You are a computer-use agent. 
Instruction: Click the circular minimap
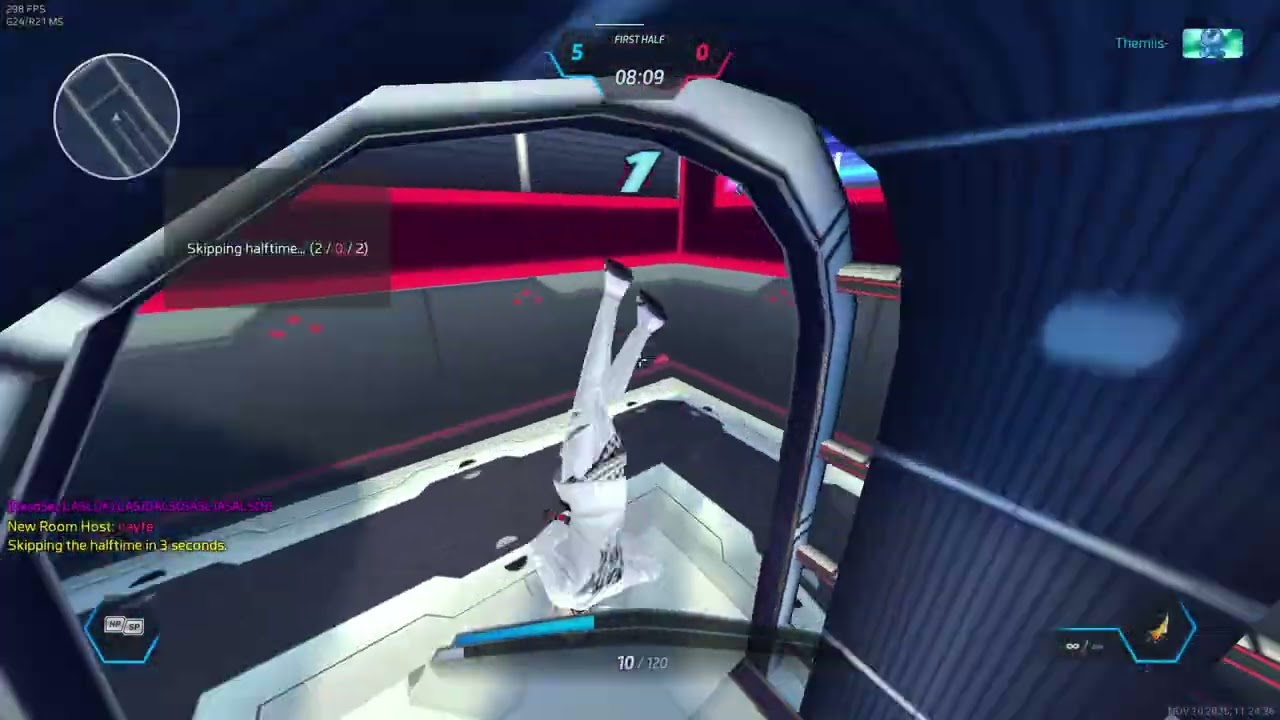pyautogui.click(x=117, y=116)
